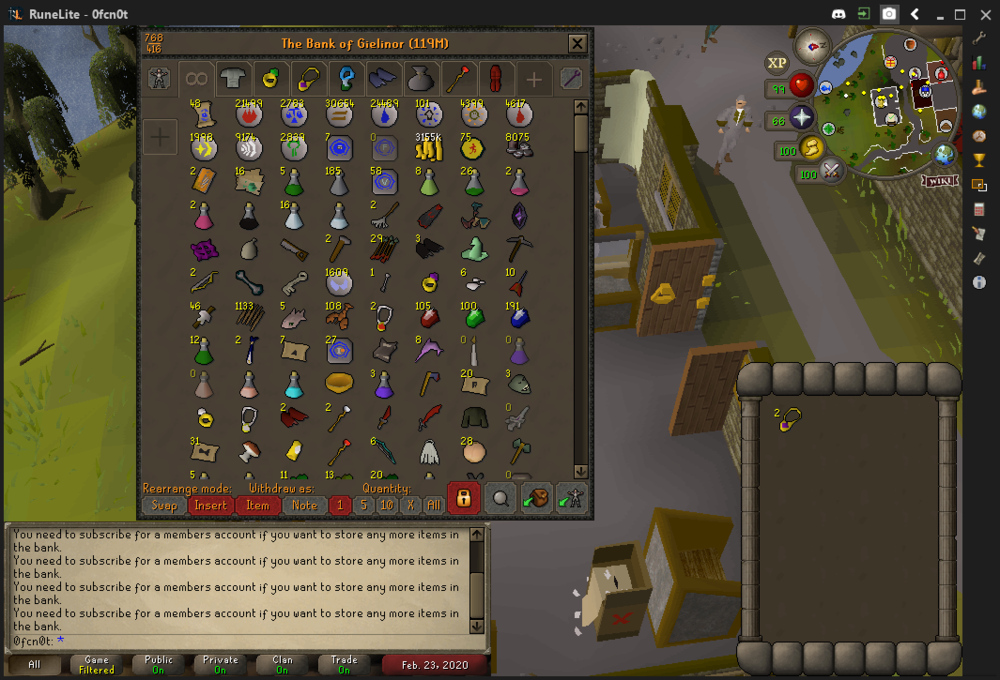Set withdraw quantity to All
The height and width of the screenshot is (680, 1000).
coord(433,505)
